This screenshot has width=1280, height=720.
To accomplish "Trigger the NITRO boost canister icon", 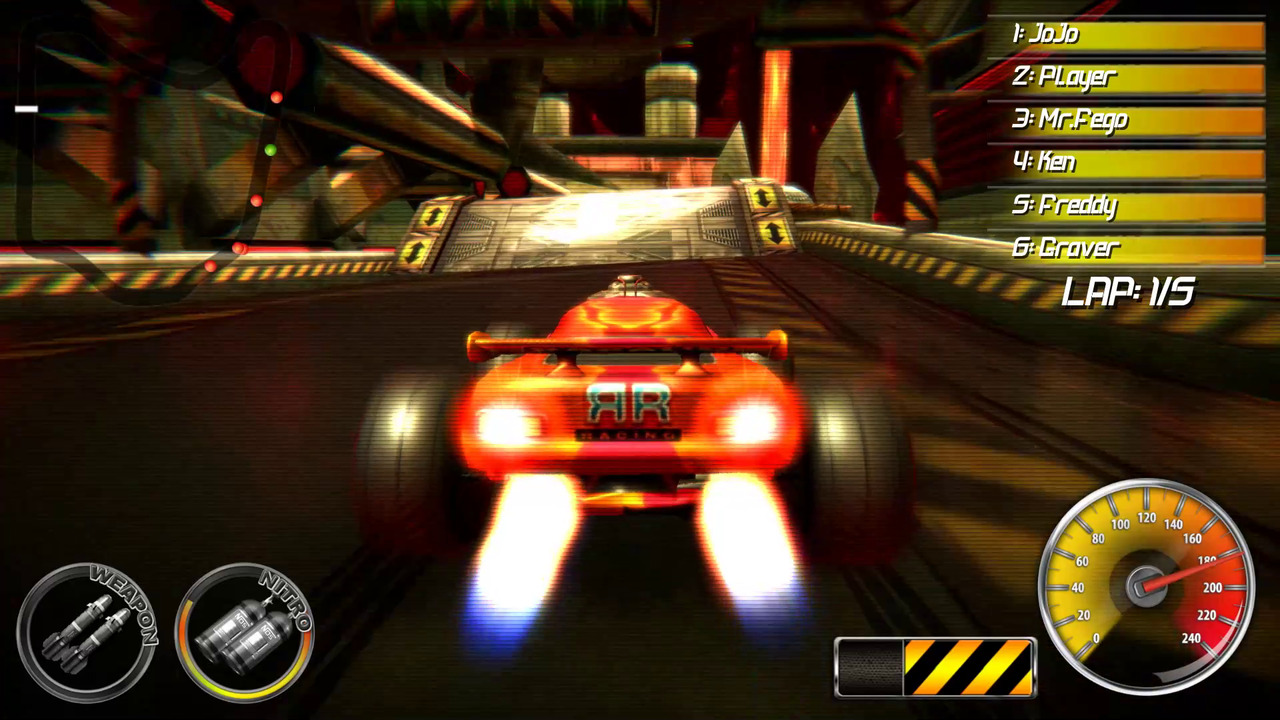I will point(245,635).
